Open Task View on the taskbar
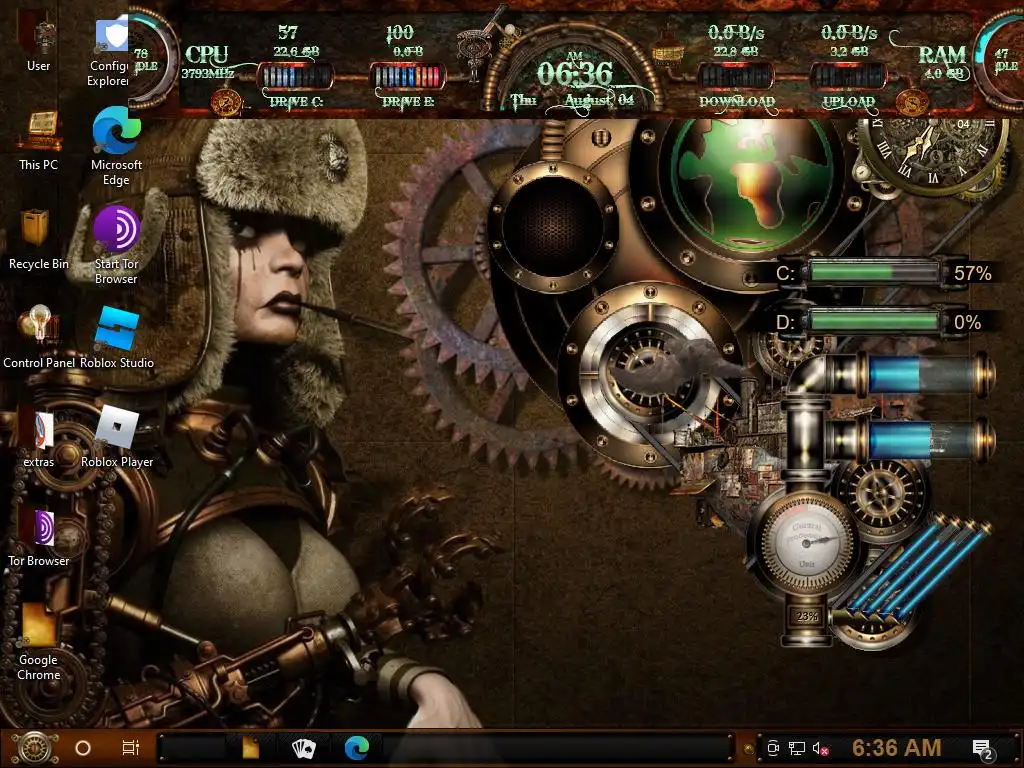 [130, 747]
